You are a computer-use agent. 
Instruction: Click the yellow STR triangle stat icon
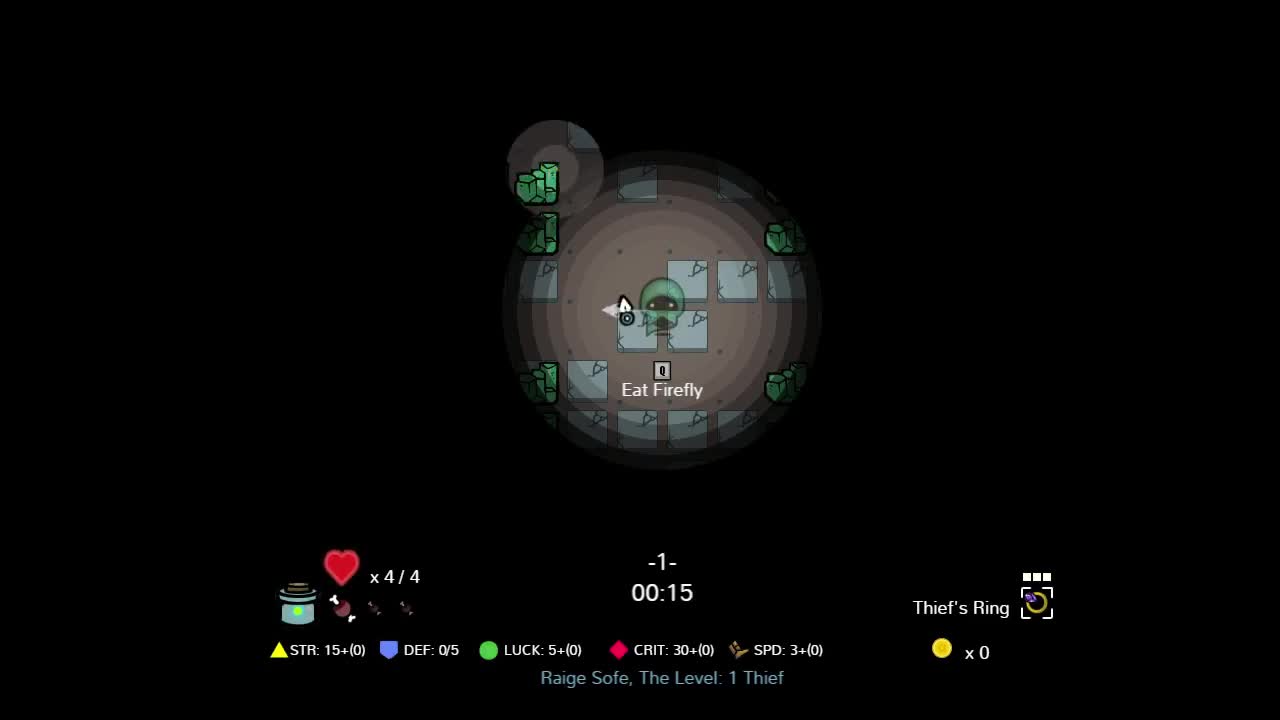click(279, 649)
